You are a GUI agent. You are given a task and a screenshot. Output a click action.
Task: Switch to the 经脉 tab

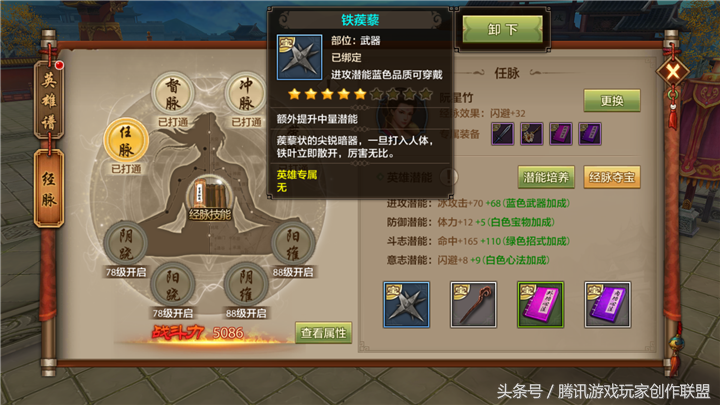point(48,183)
